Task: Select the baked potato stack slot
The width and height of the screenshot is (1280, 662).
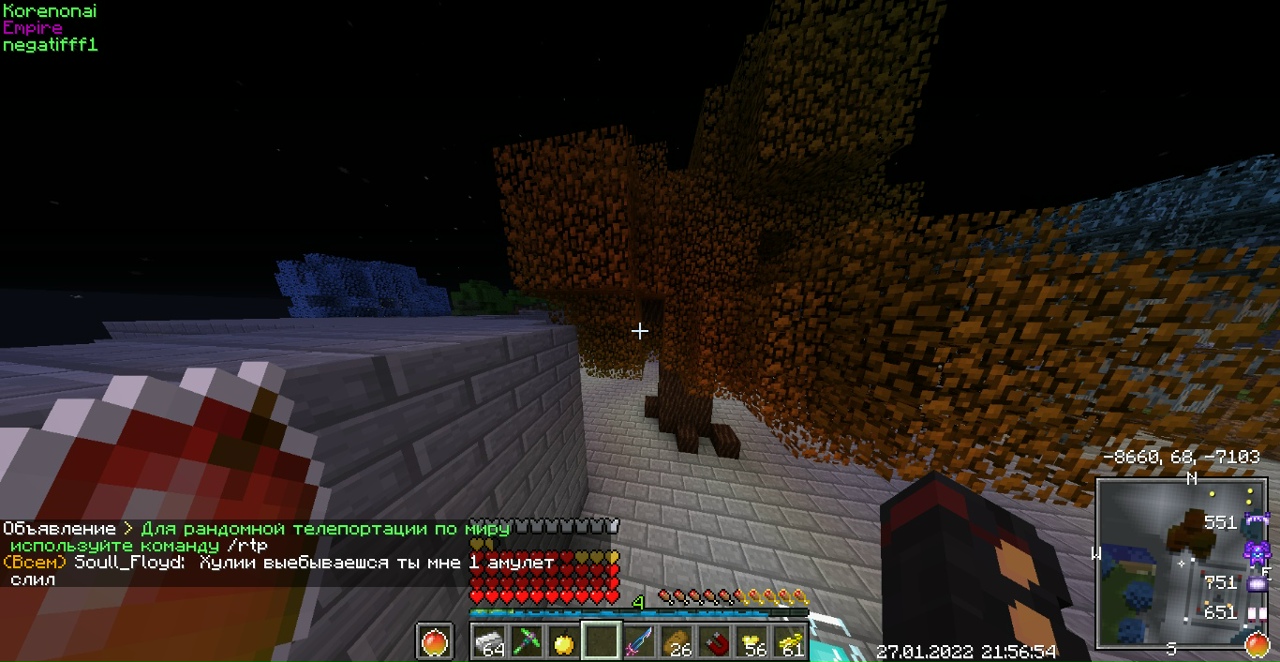Action: [676, 641]
